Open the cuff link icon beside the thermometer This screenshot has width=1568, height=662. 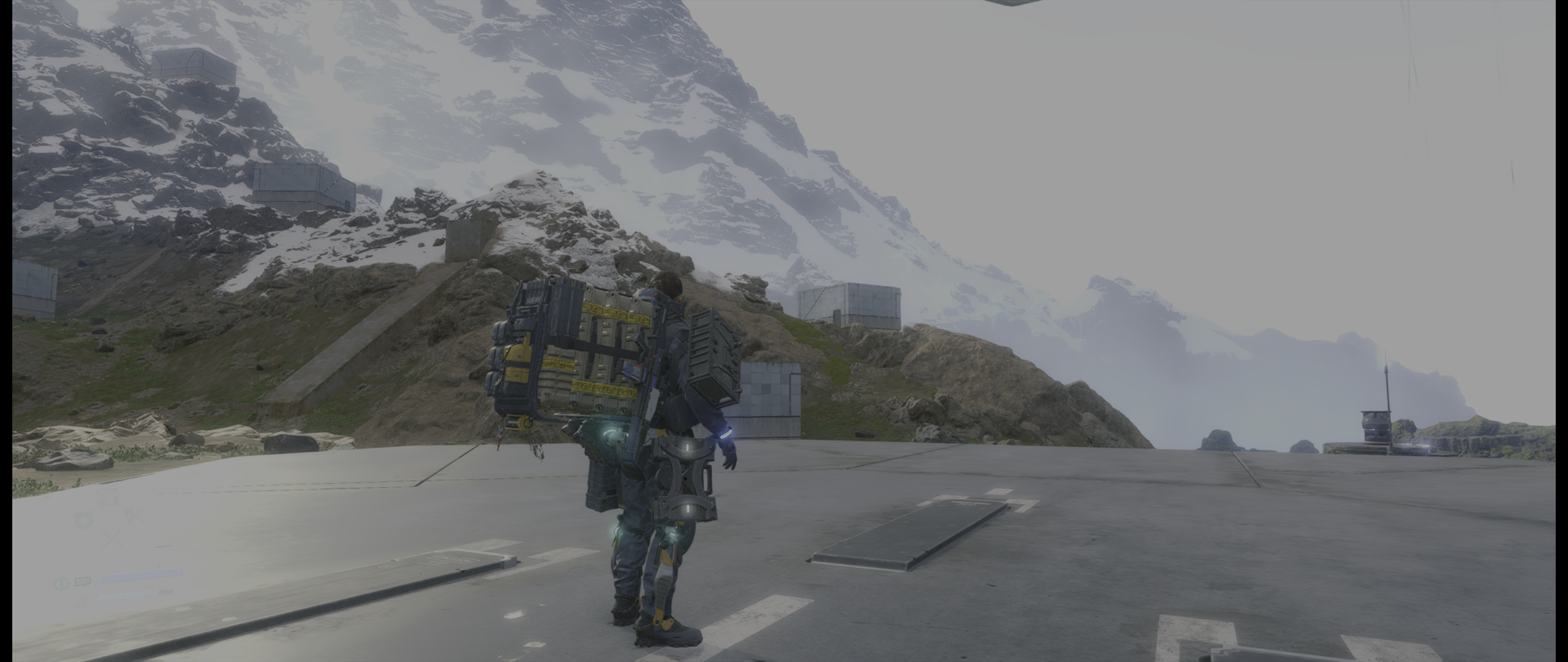pos(83,581)
